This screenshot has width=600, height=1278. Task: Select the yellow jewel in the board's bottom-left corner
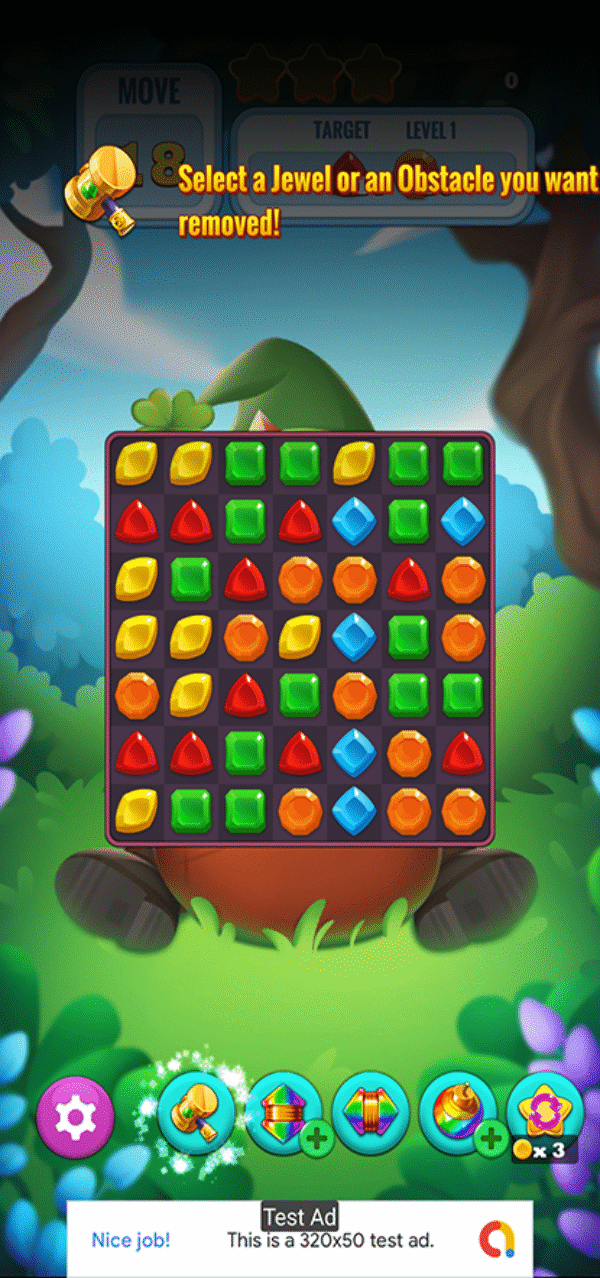pyautogui.click(x=136, y=810)
